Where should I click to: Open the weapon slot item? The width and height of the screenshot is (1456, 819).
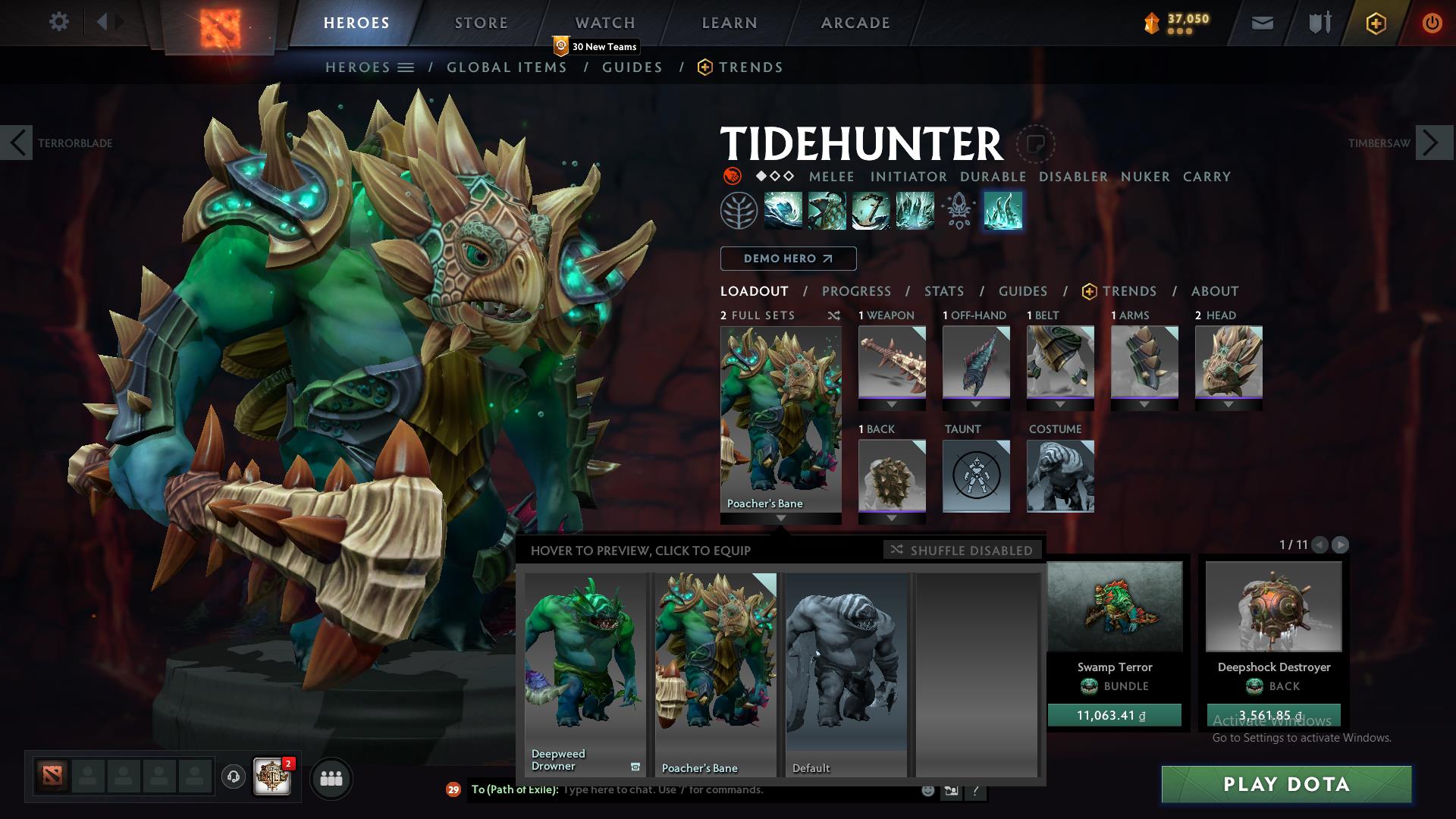(x=892, y=362)
